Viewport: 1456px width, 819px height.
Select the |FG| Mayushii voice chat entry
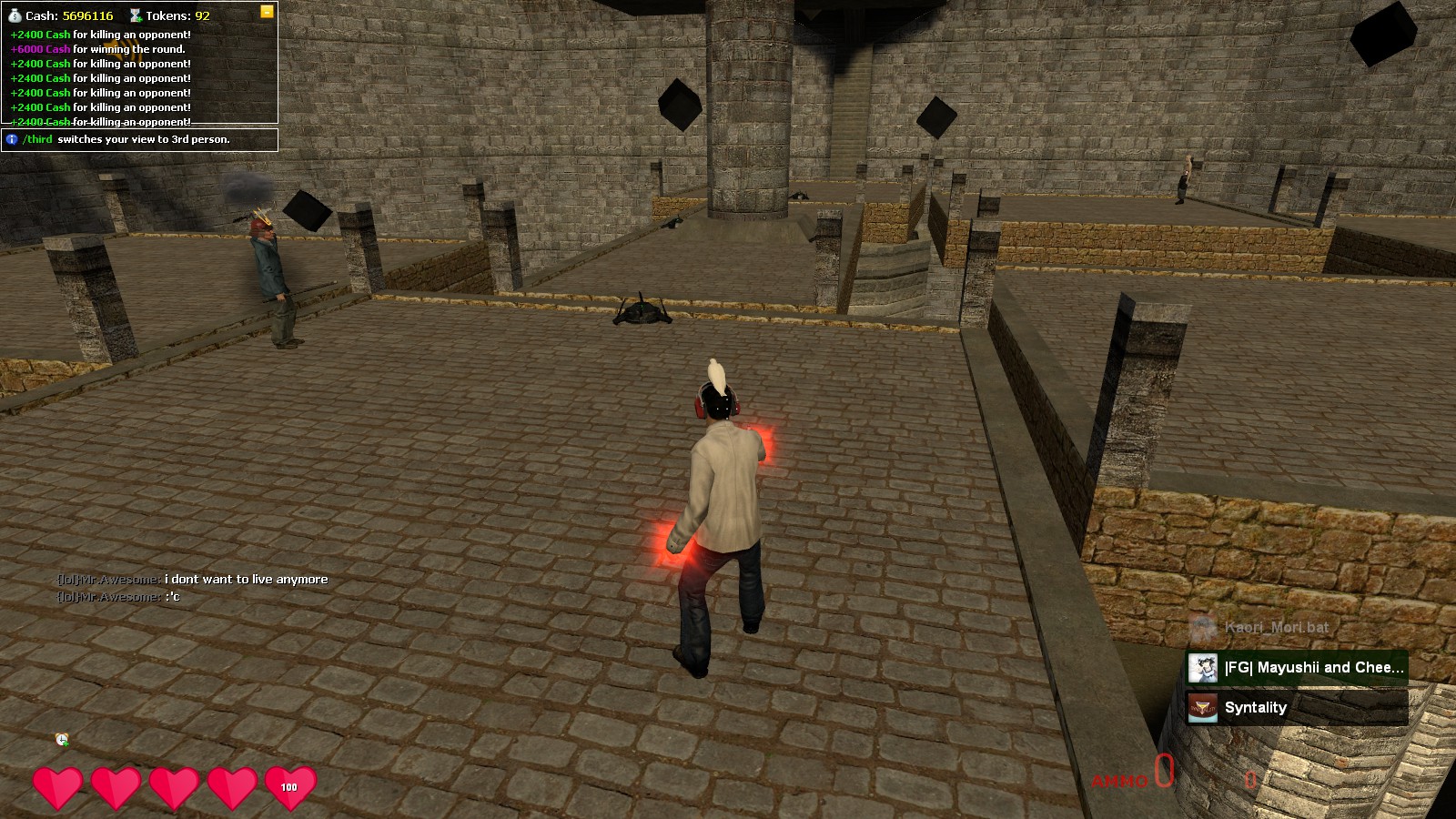coord(1297,668)
